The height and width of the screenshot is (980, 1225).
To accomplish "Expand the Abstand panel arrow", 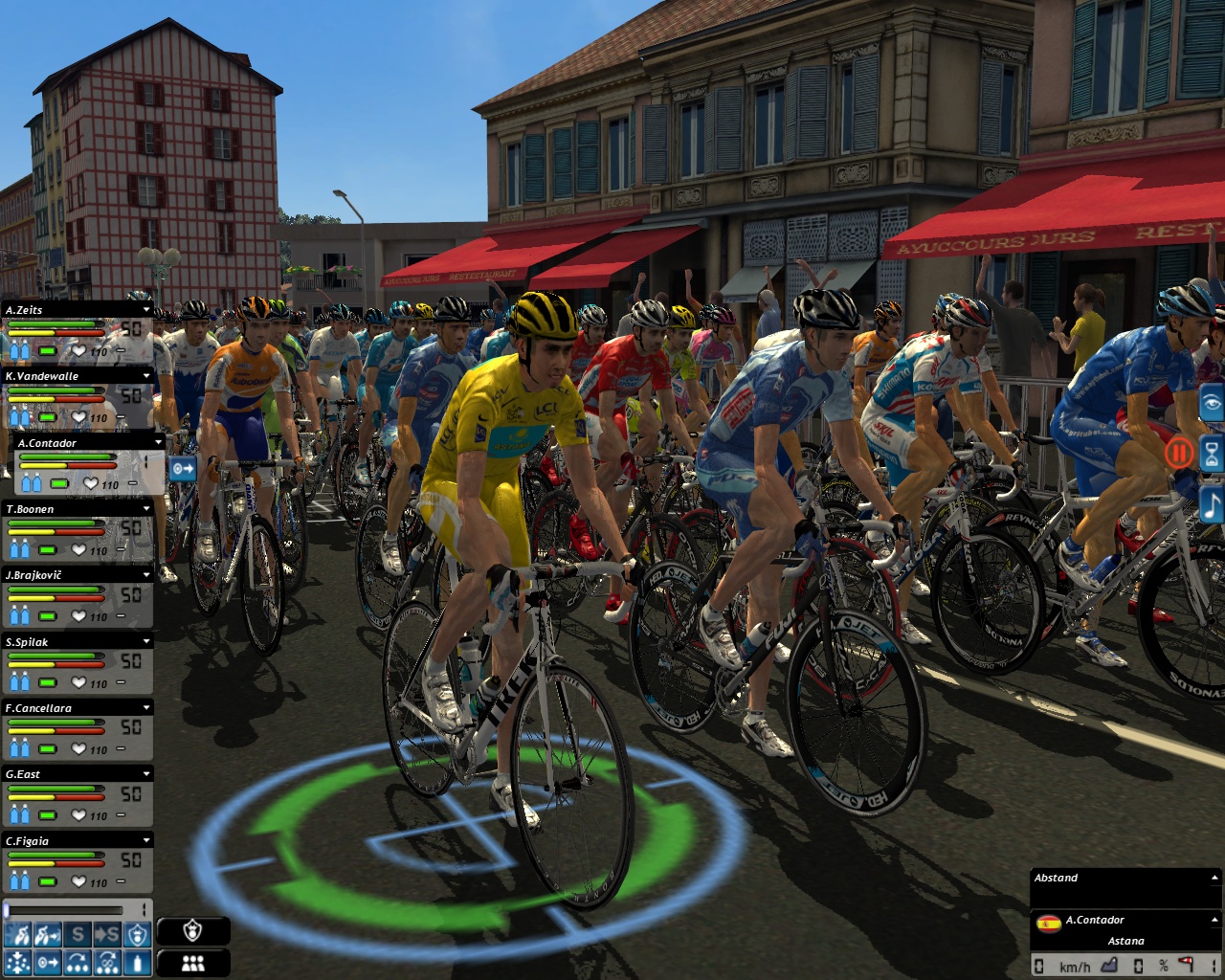I will 1214,878.
